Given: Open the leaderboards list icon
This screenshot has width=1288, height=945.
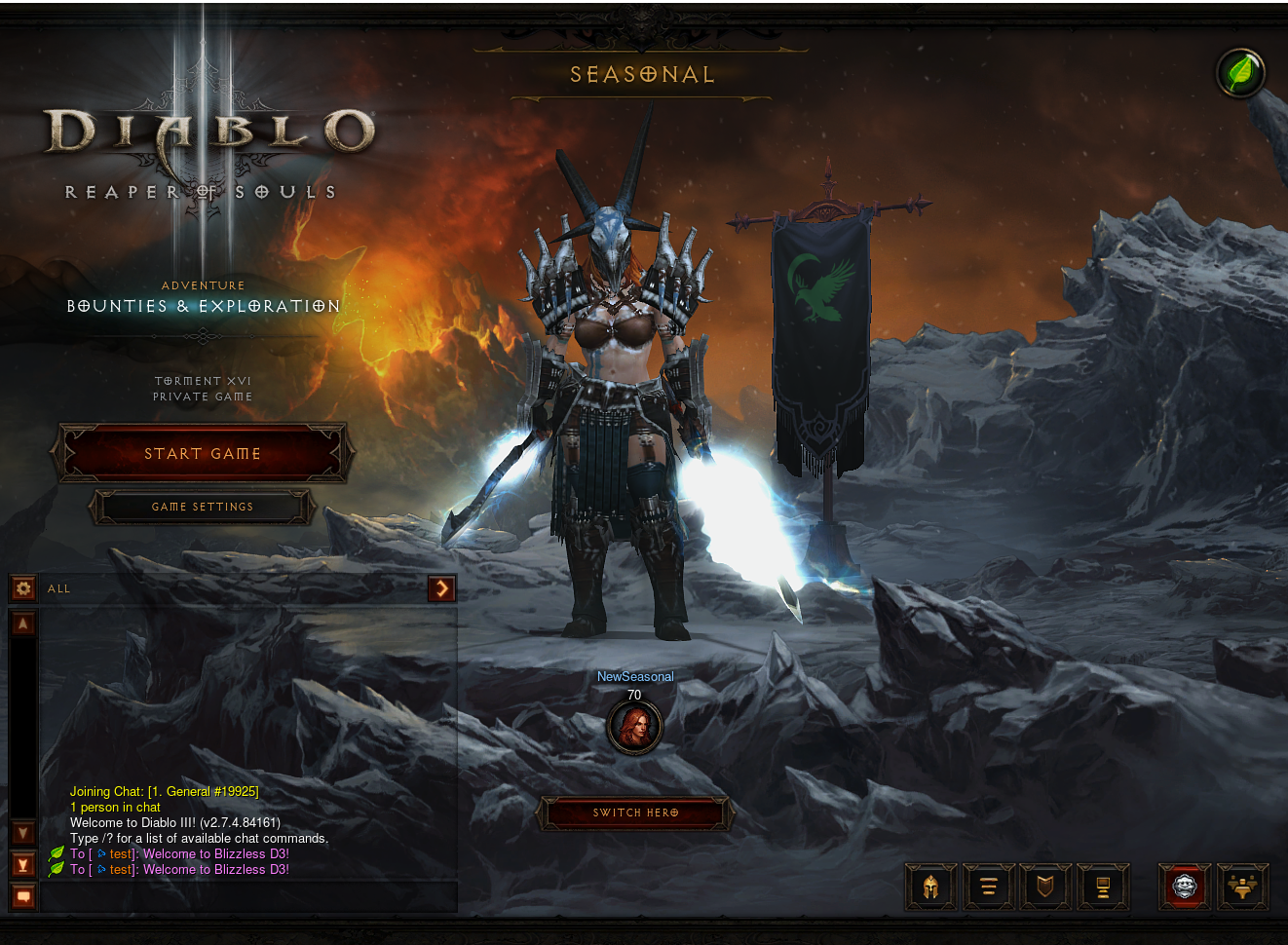Looking at the screenshot, I should (x=988, y=887).
